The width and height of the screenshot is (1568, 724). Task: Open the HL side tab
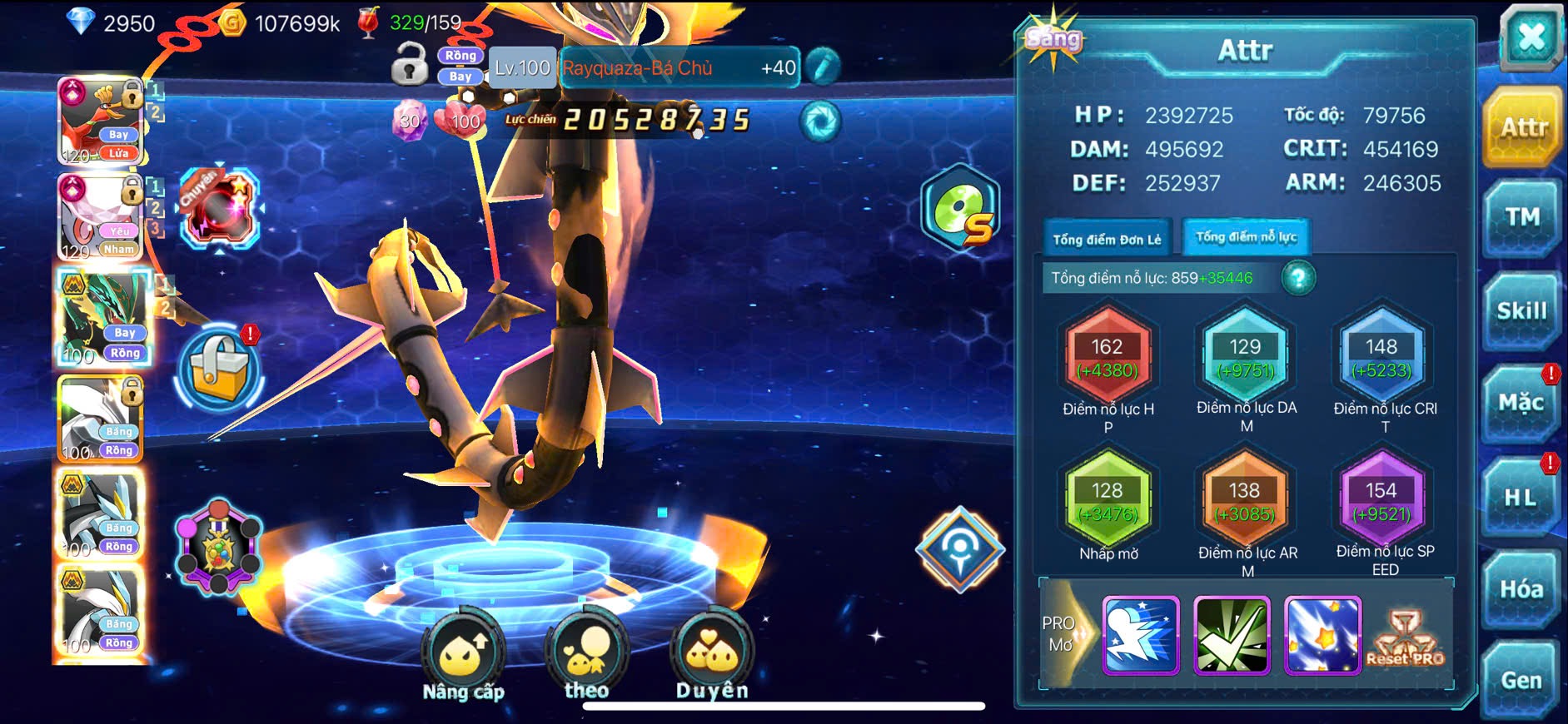1521,498
